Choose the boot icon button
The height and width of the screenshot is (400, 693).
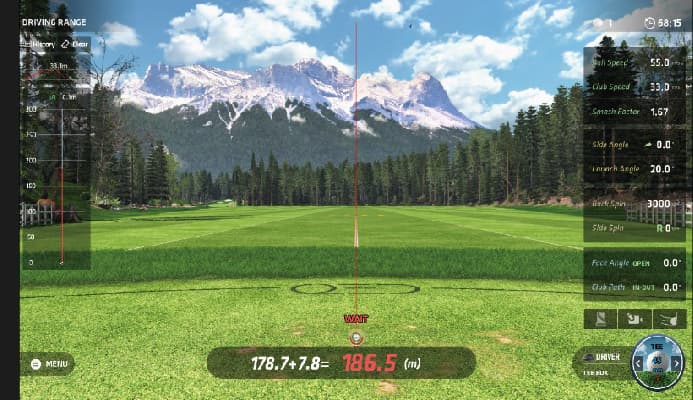tap(600, 319)
